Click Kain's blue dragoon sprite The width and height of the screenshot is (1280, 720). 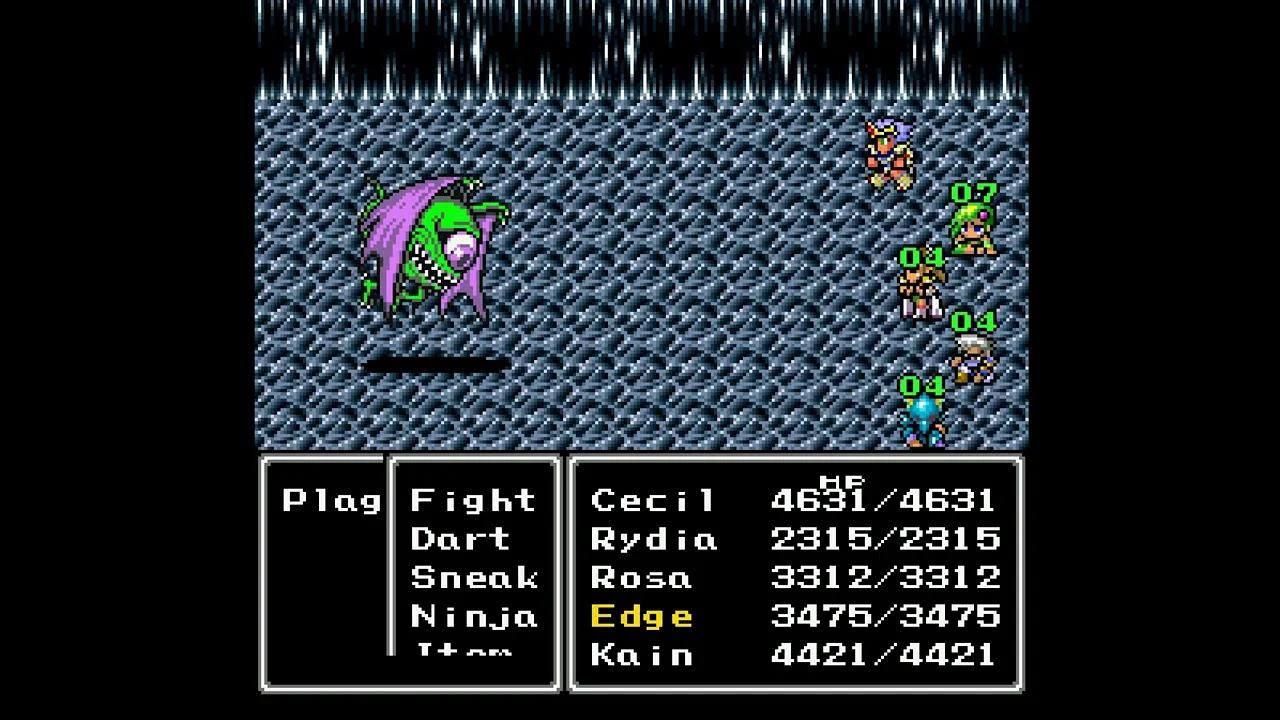click(x=925, y=420)
